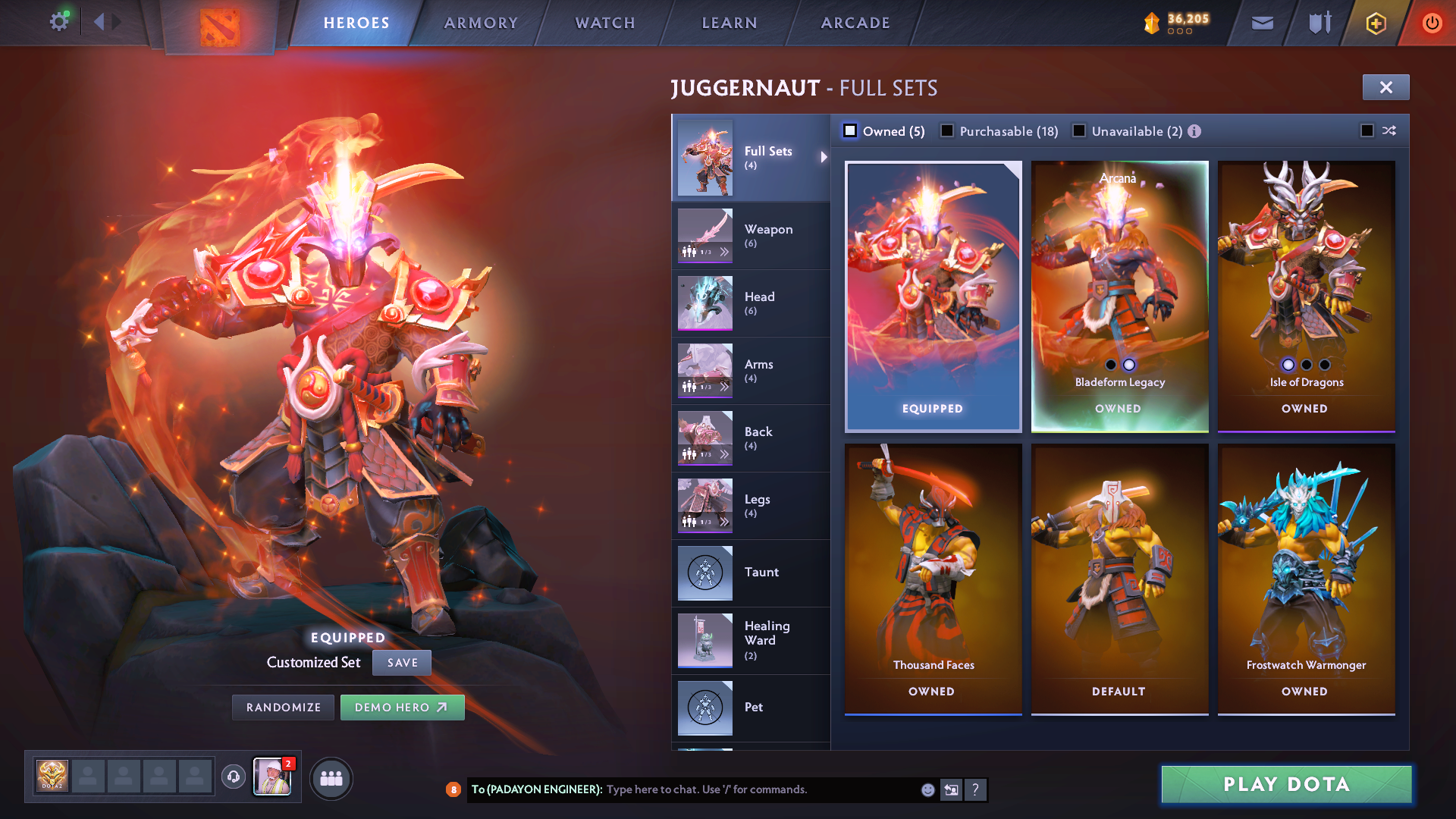Open the Weapon item category
This screenshot has width=1456, height=819.
pyautogui.click(x=751, y=236)
